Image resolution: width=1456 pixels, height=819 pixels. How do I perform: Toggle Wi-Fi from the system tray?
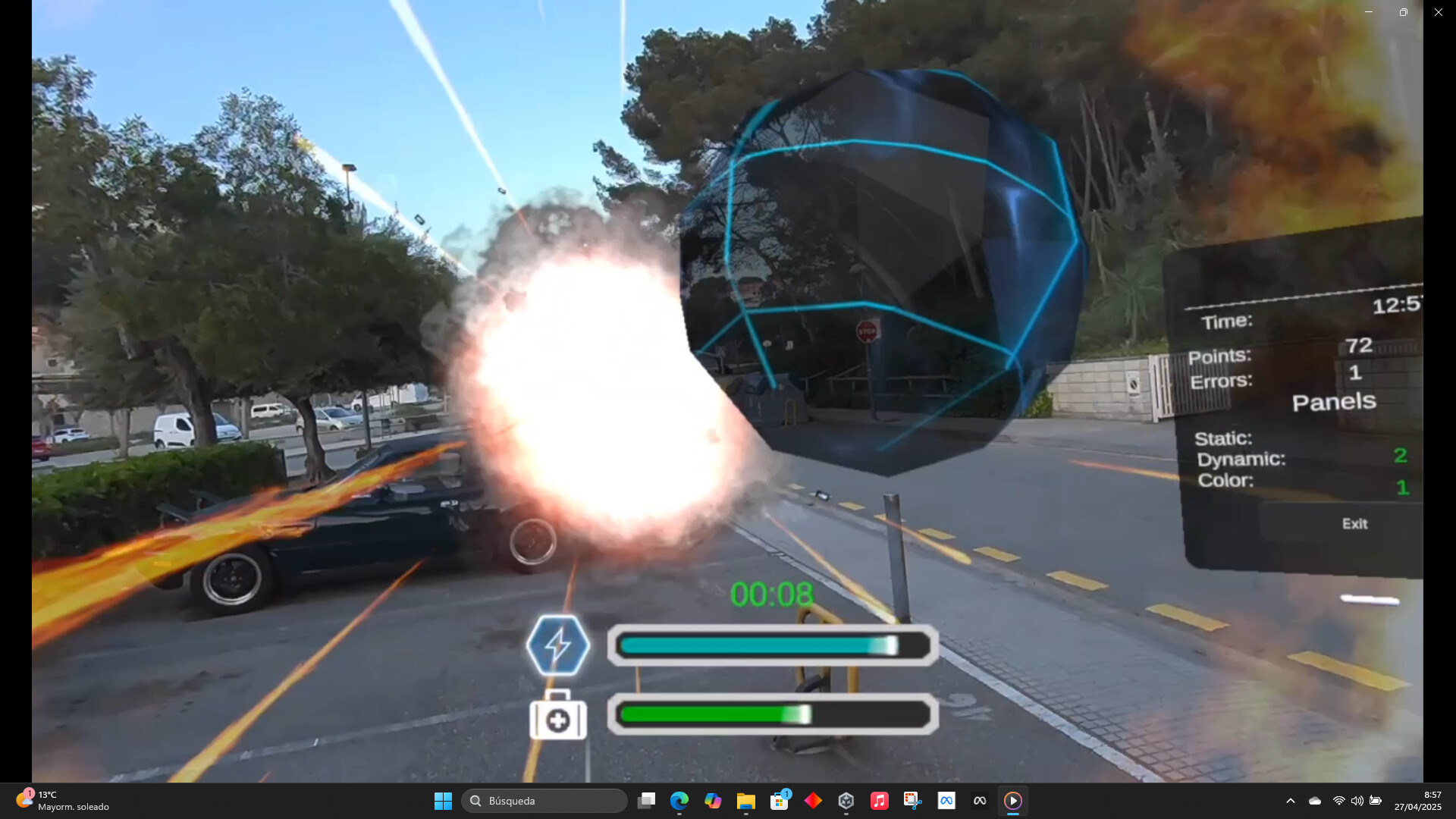coord(1338,800)
